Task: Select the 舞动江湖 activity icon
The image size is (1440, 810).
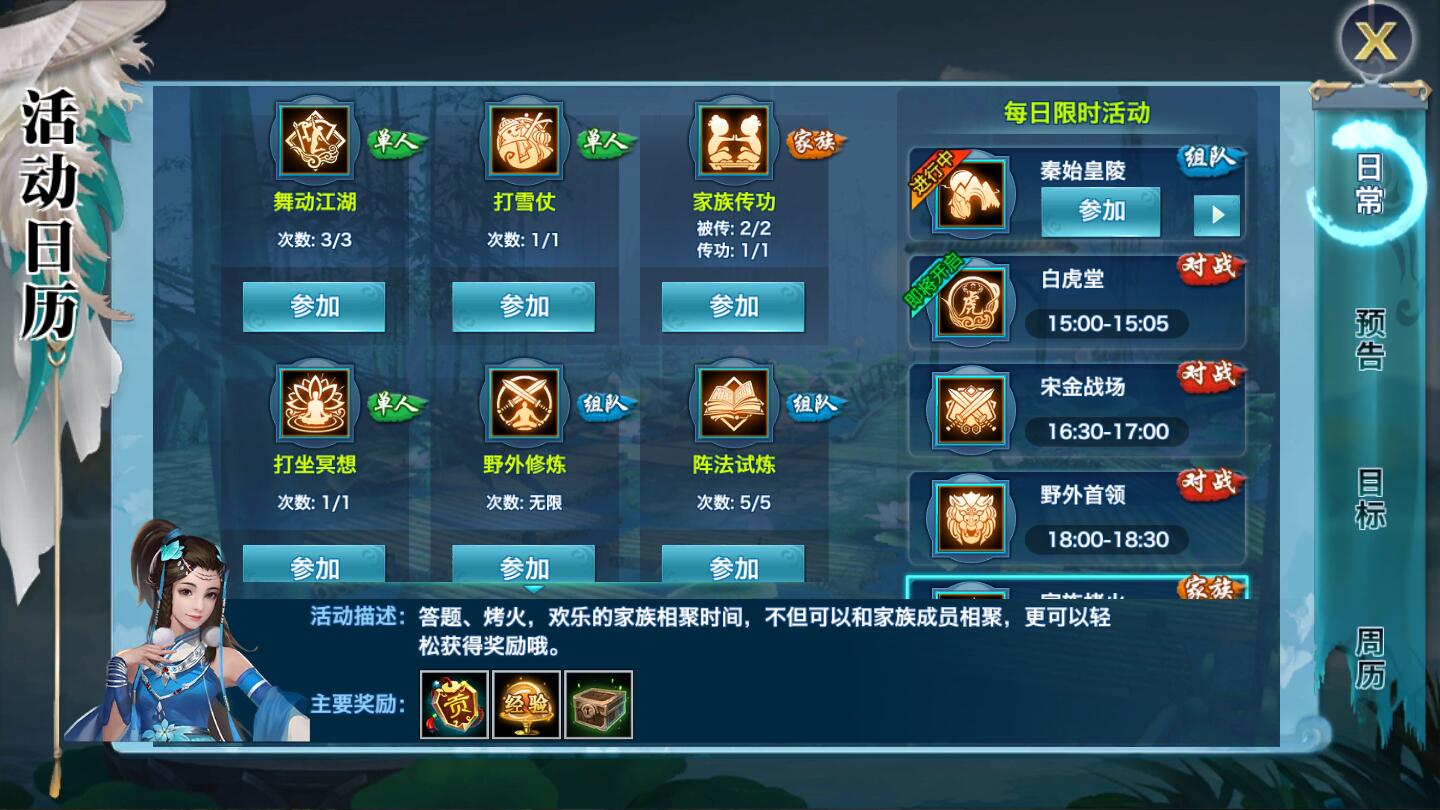Action: point(315,140)
